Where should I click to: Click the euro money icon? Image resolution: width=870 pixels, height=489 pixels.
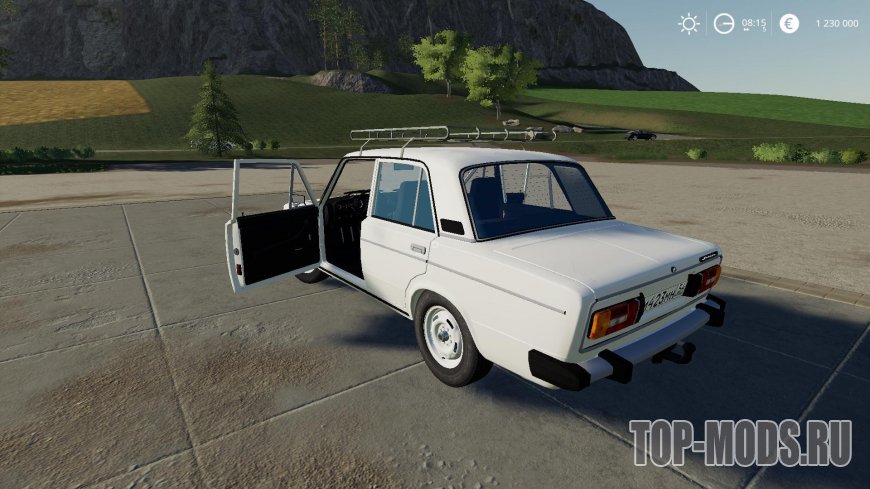[789, 24]
